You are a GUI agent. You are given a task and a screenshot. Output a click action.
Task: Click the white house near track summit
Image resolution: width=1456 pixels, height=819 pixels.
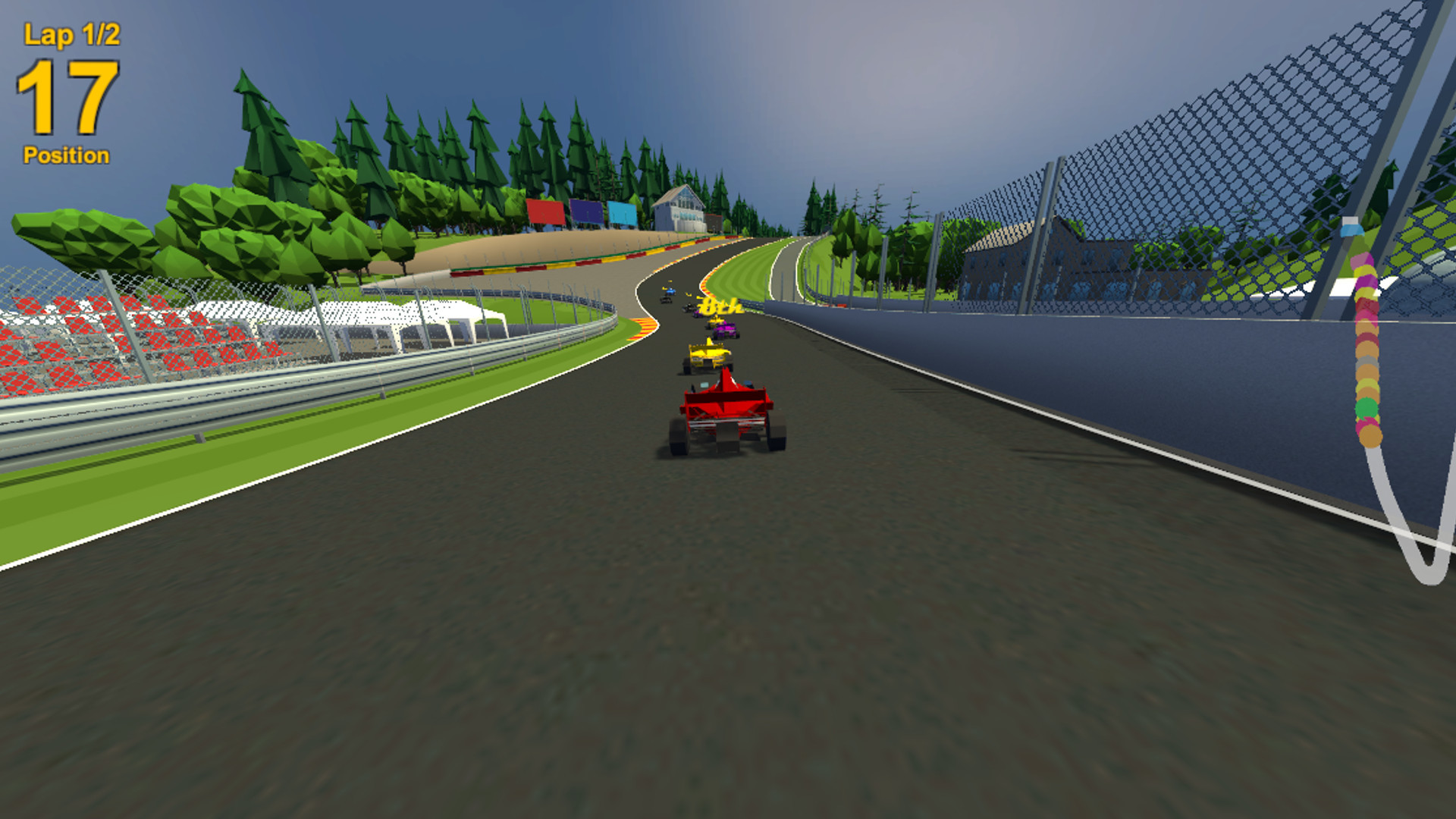tap(680, 206)
